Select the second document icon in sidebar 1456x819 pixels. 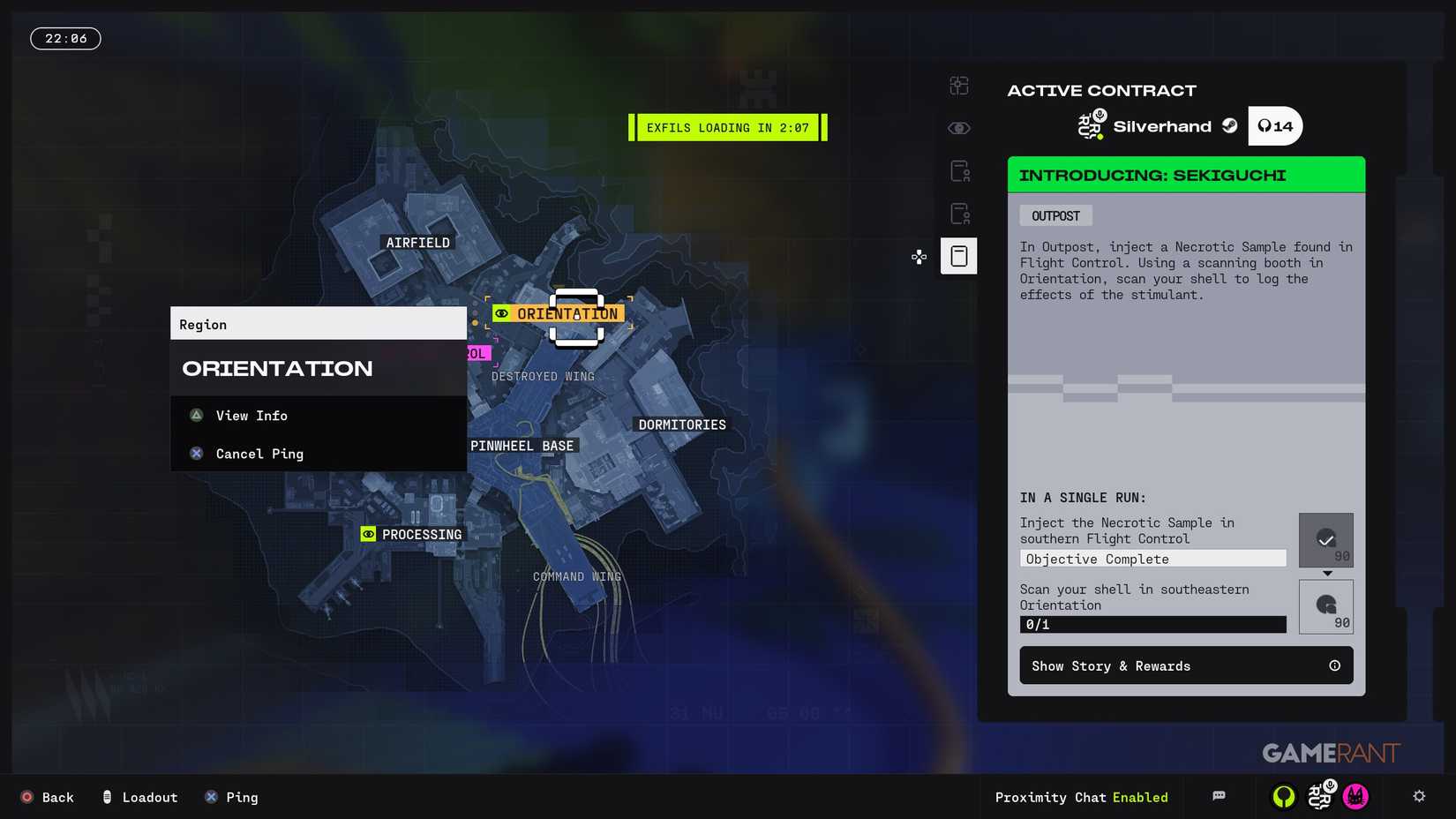[x=958, y=213]
